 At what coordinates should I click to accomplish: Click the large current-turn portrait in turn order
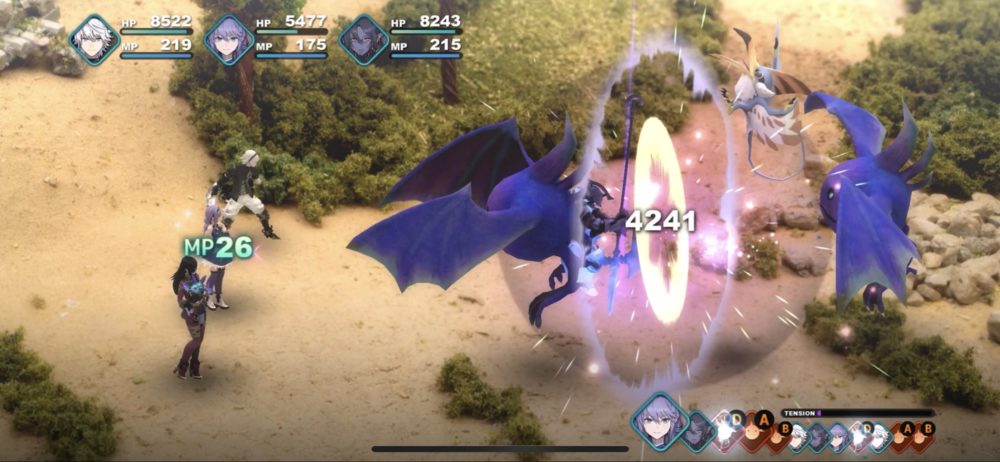[659, 421]
